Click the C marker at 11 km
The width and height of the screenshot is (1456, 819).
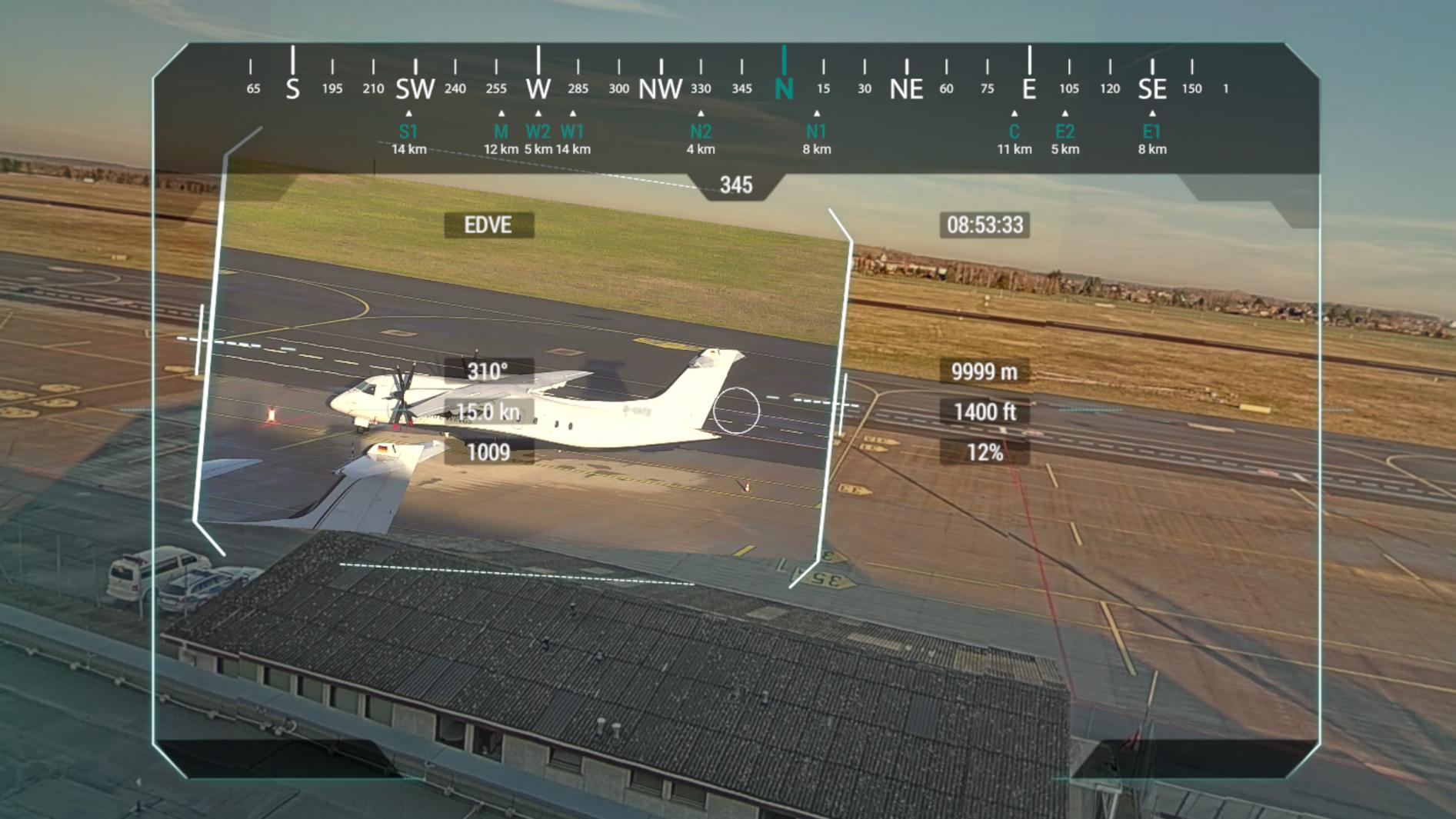pyautogui.click(x=1013, y=131)
